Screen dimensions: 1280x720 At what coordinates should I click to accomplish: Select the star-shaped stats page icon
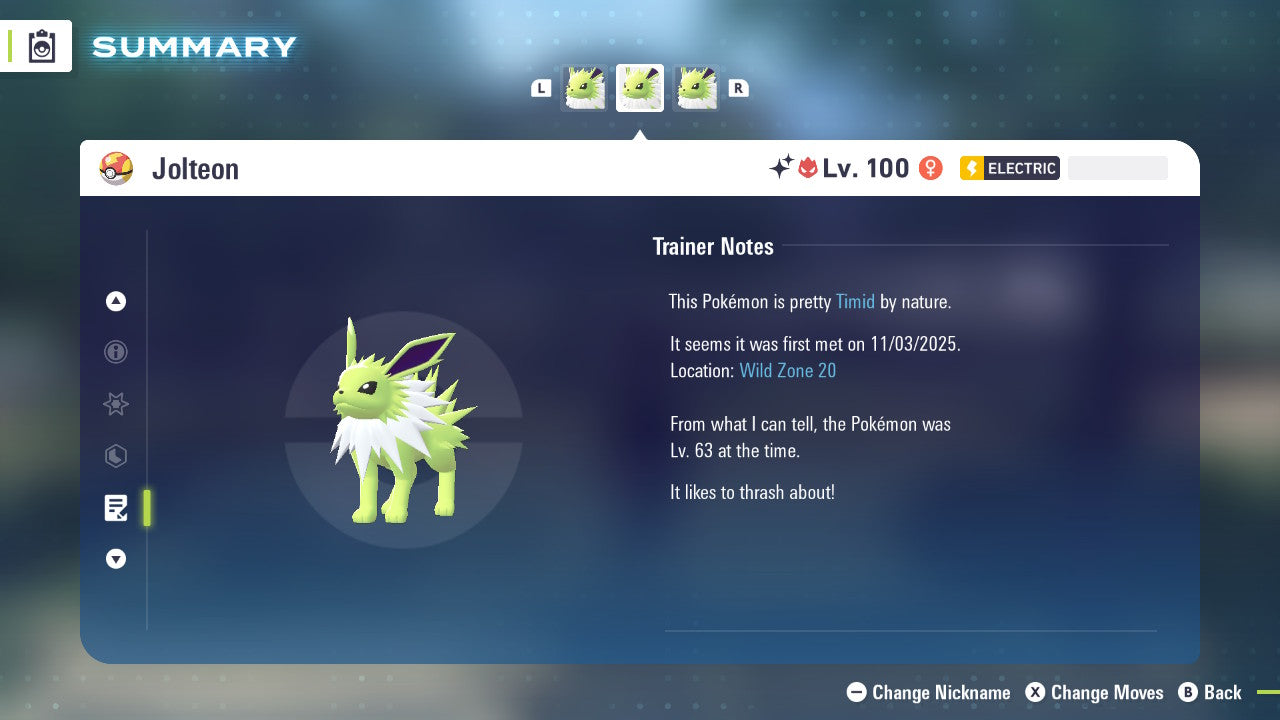[115, 404]
